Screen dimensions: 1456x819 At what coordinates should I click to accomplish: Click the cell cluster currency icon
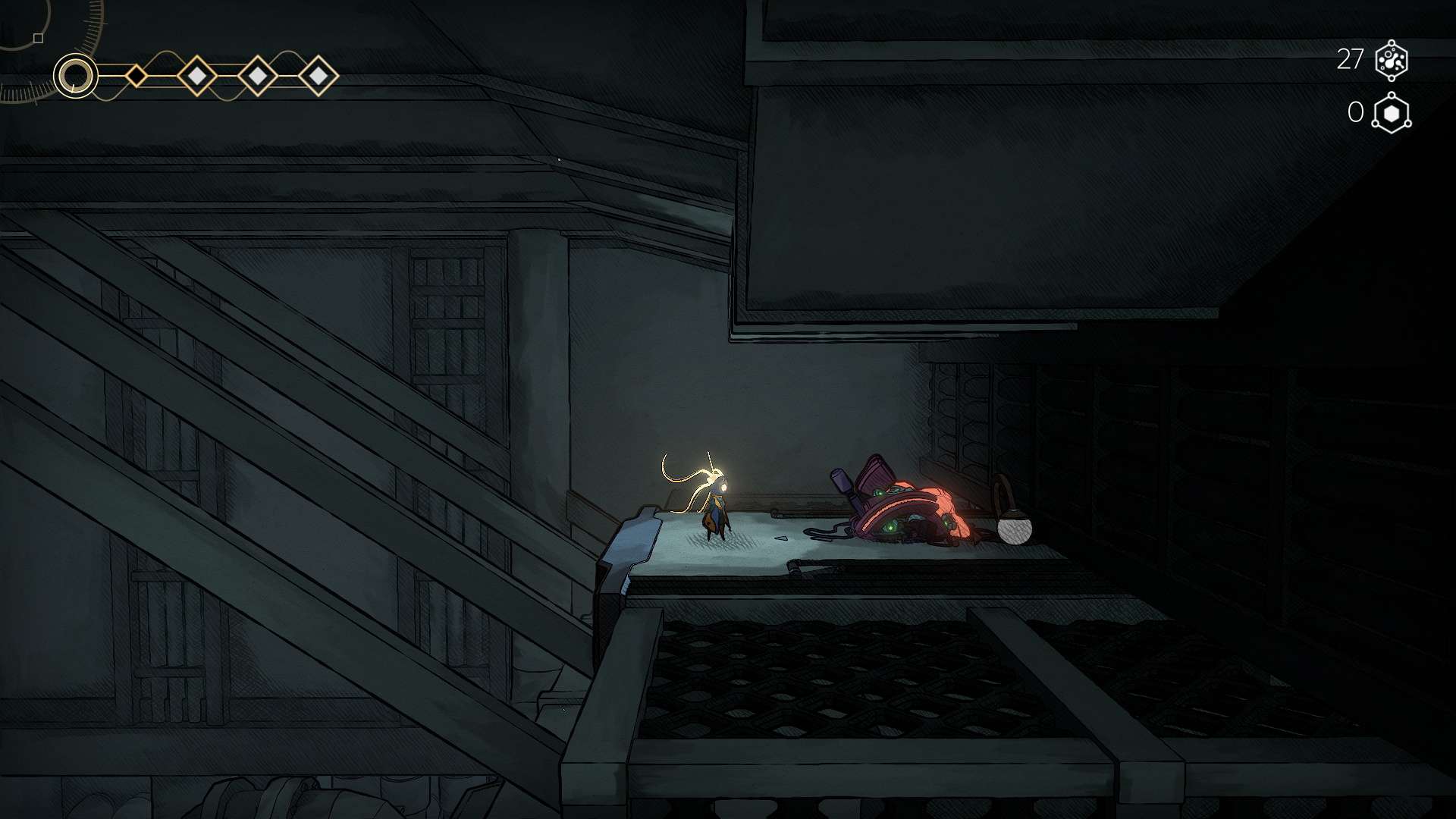(1391, 60)
